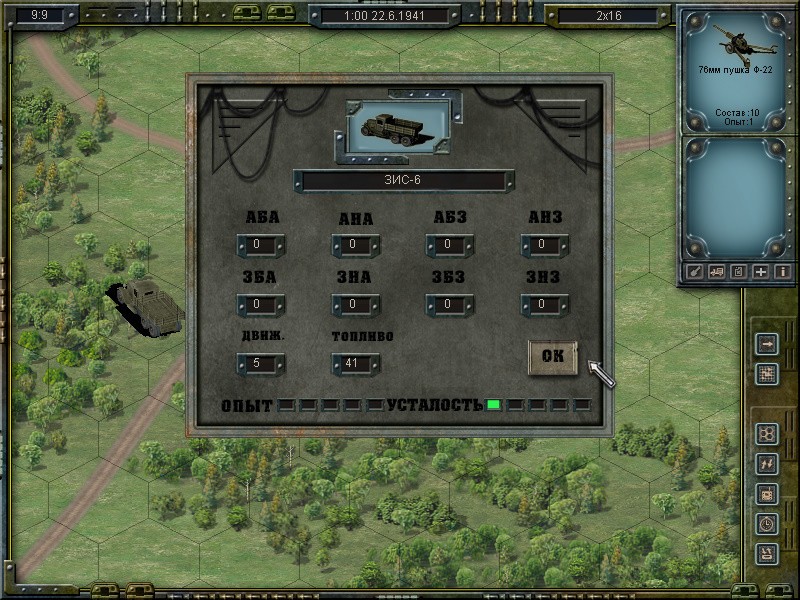Viewport: 800px width, 600px height.
Task: Click the truck transport icon
Action: (717, 271)
